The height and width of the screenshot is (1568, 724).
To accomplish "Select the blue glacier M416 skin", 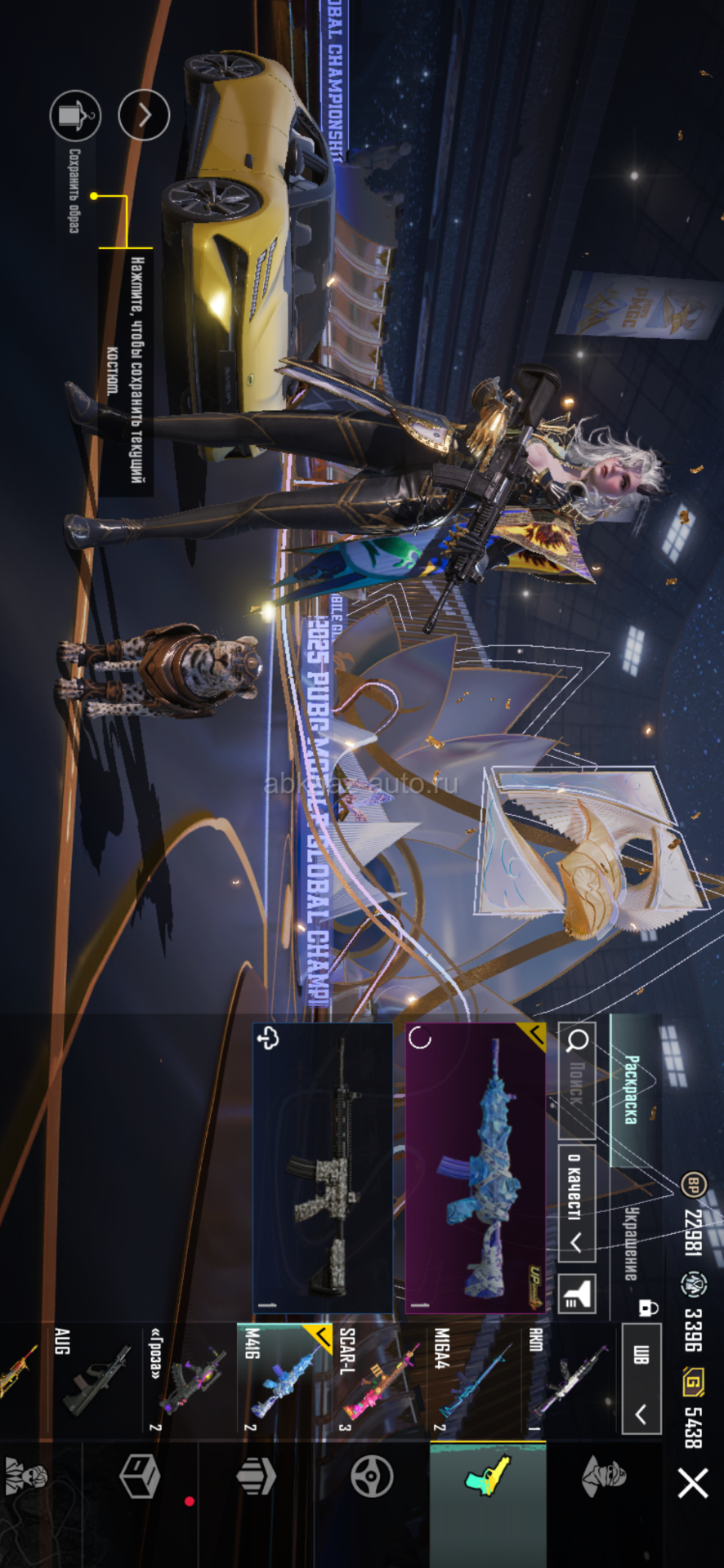I will click(x=476, y=1168).
